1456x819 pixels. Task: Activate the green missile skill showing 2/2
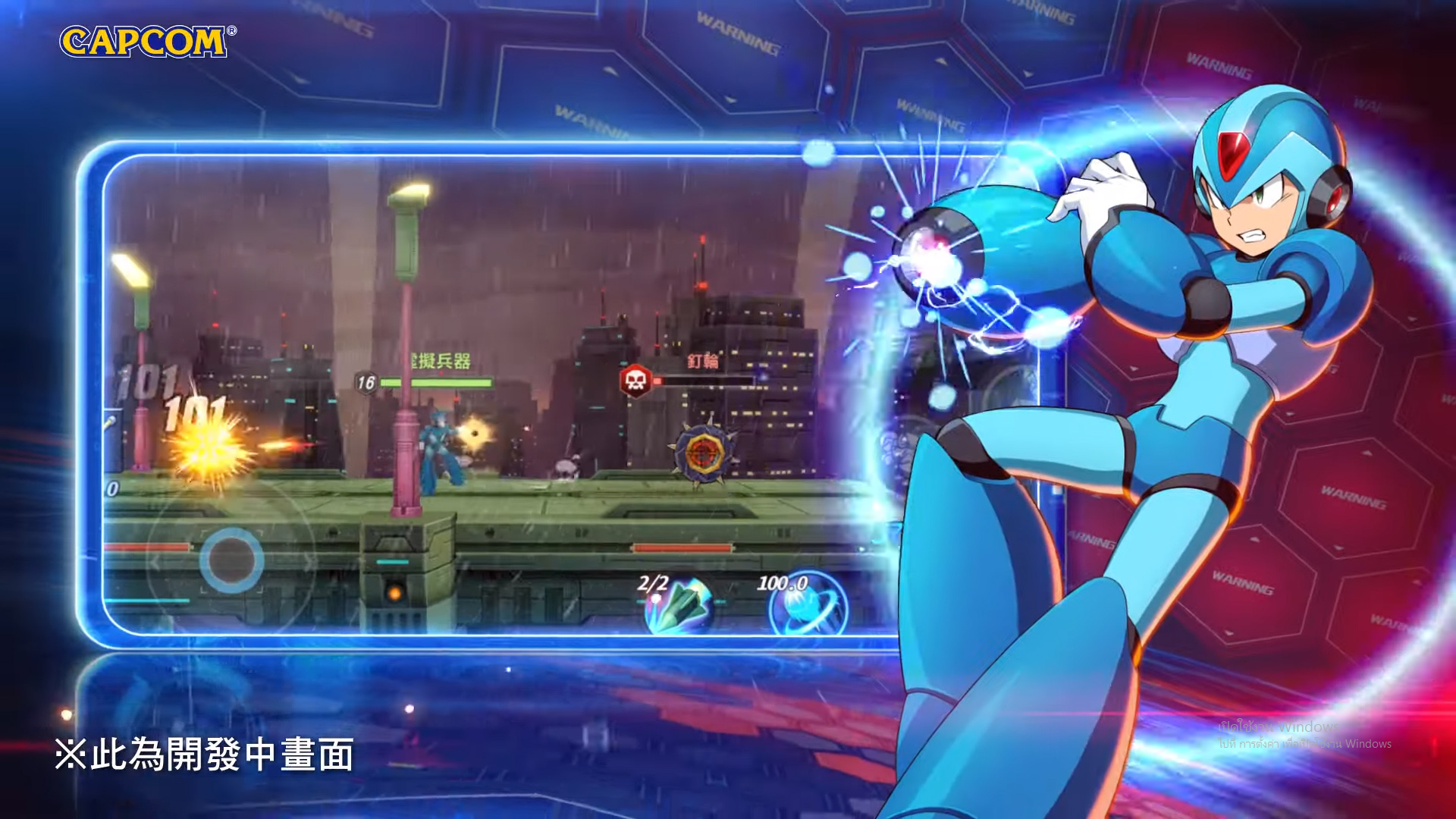coord(677,607)
